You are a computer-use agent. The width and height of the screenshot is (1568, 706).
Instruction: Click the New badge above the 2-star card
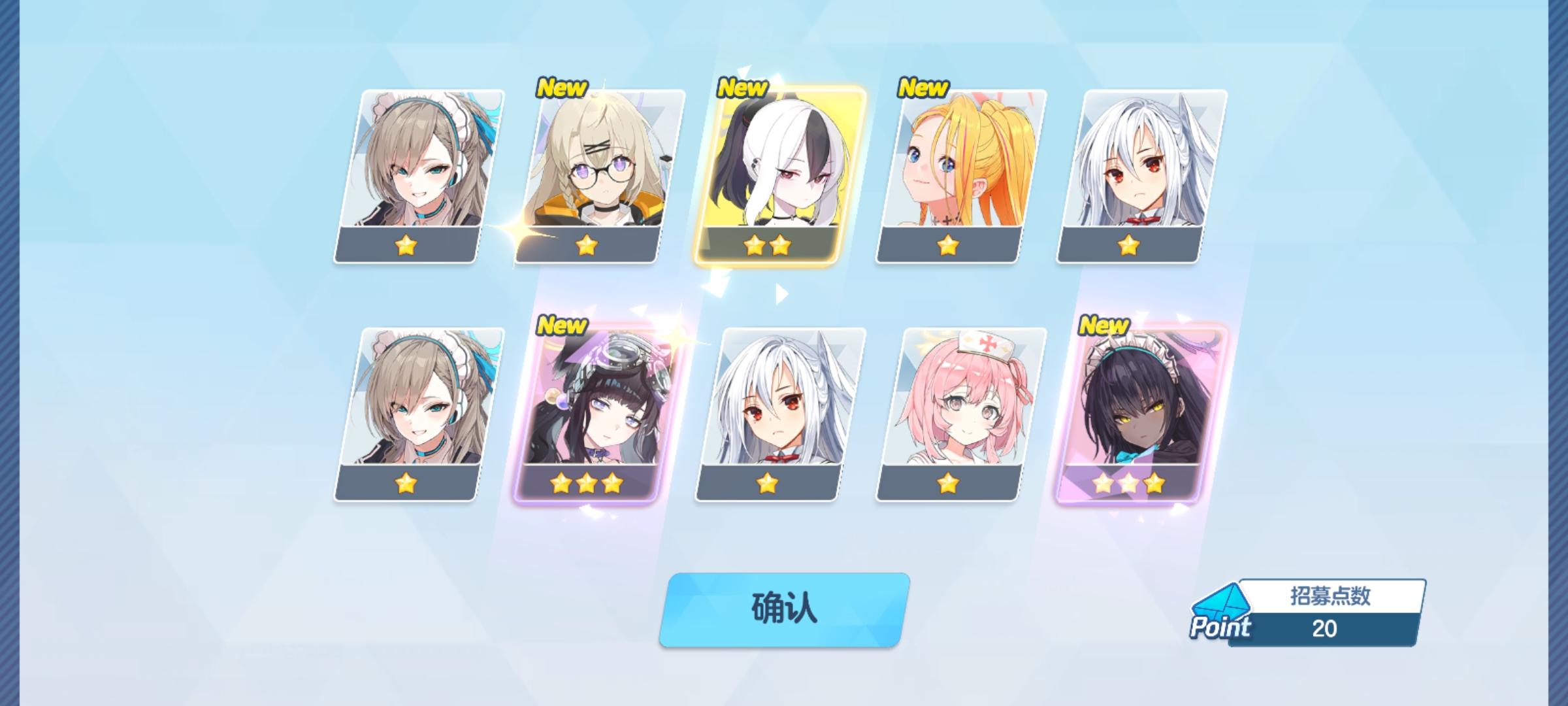point(743,86)
